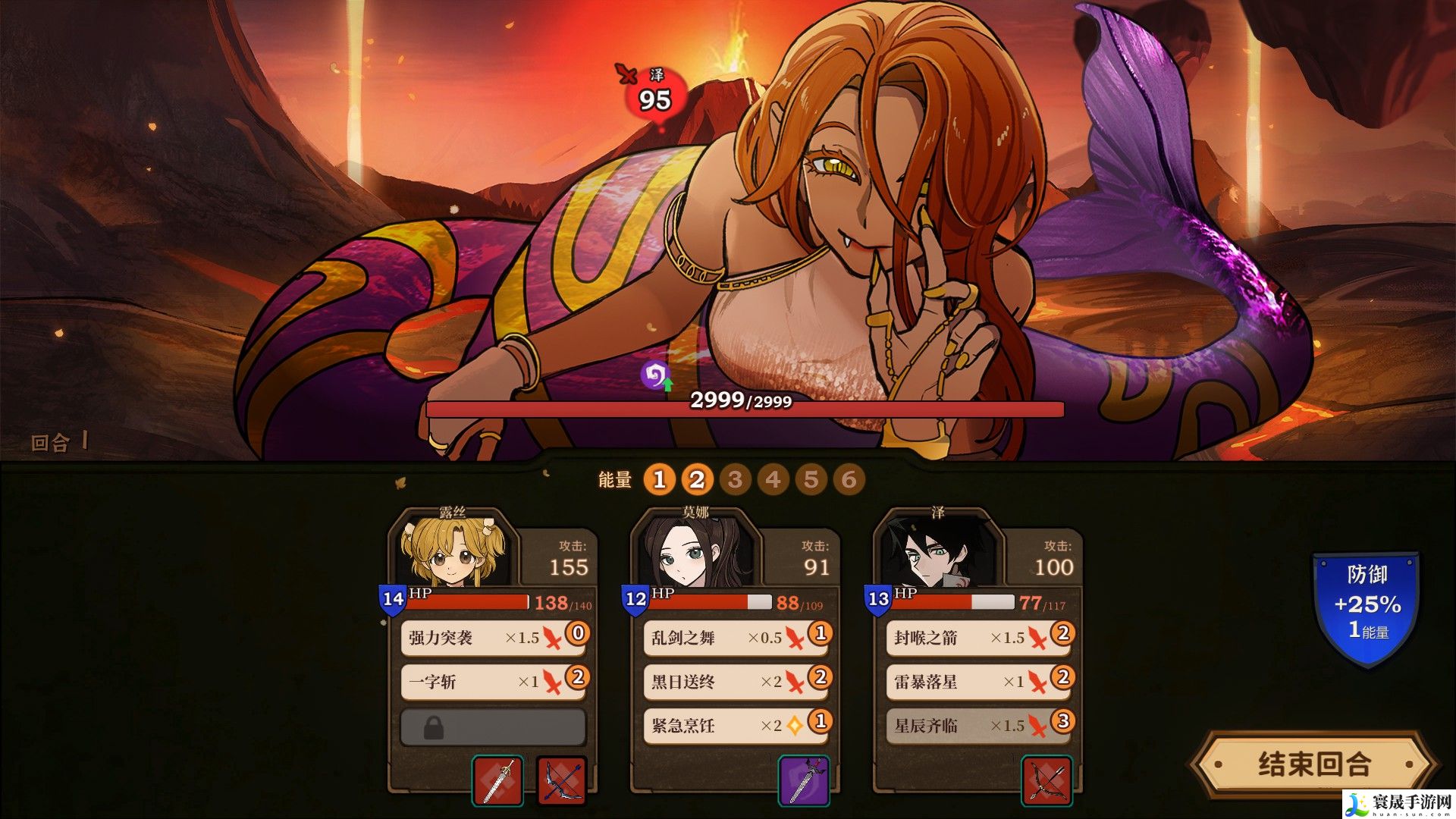1456x819 pixels.
Task: Select 泽's red bow equipment icon
Action: 1046,781
